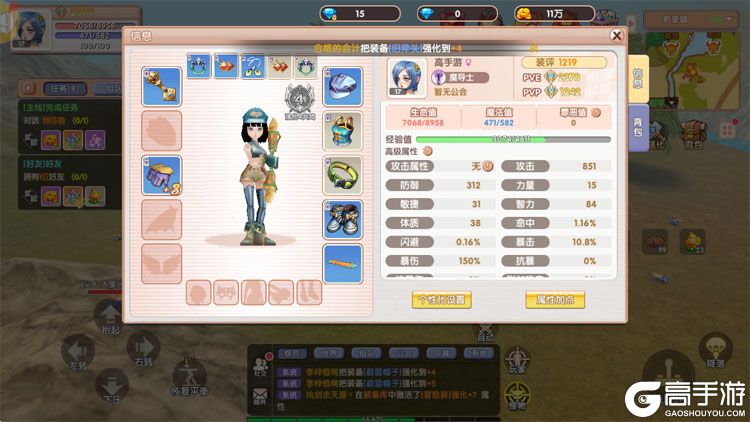Select the orange carrot item slot
This screenshot has width=750, height=422.
tap(342, 263)
